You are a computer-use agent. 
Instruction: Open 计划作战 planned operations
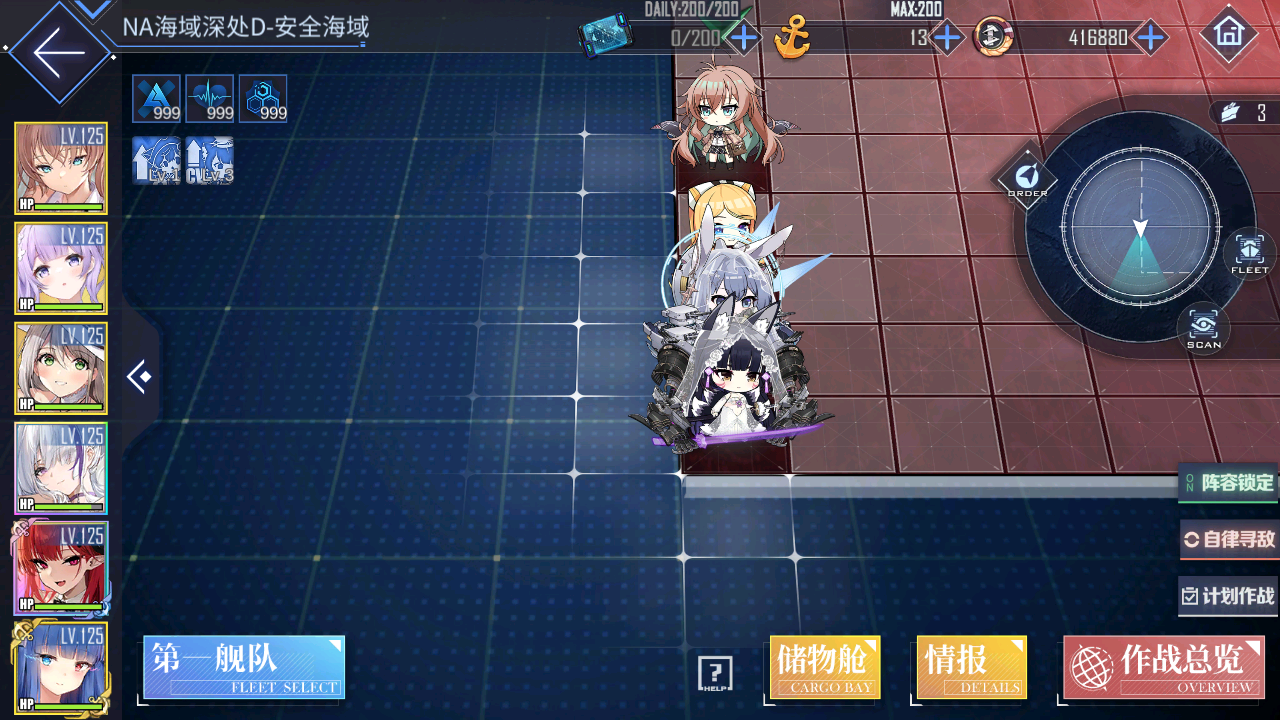pos(1229,596)
